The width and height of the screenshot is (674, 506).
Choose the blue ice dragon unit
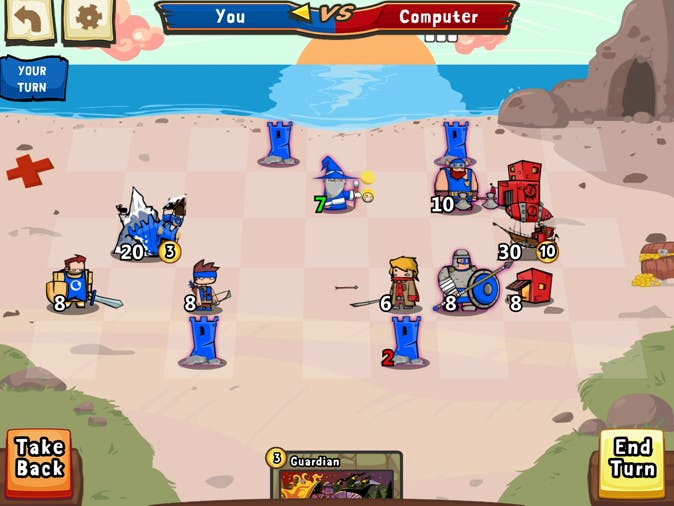tap(152, 224)
